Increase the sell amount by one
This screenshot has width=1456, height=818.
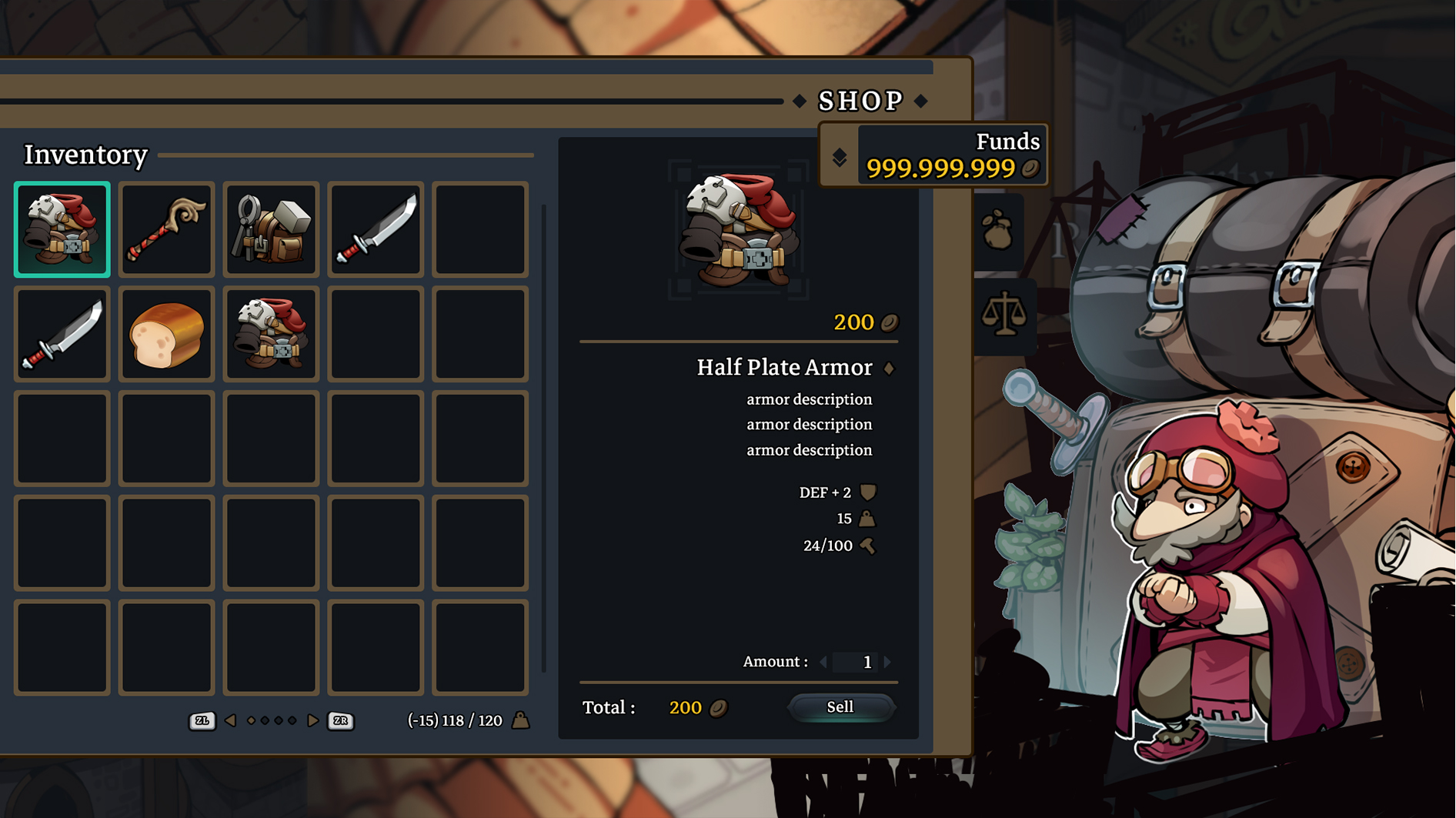point(888,662)
